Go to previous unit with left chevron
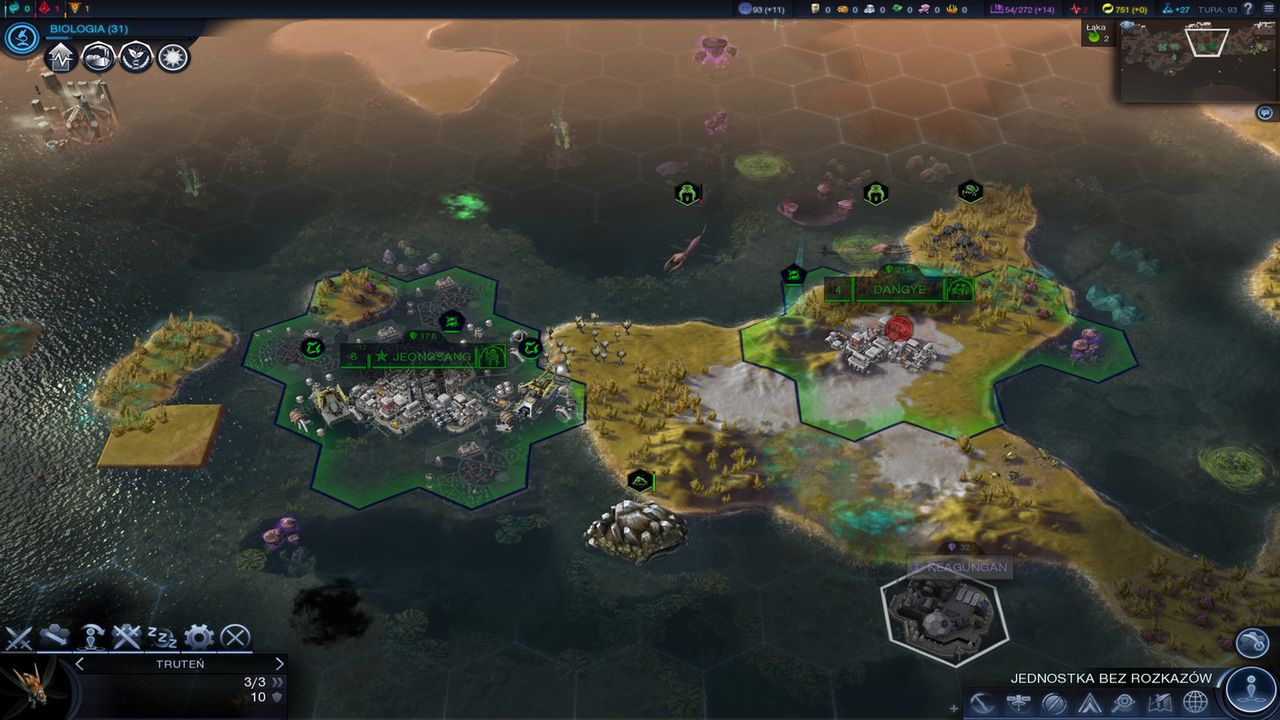1280x720 pixels. [80, 663]
